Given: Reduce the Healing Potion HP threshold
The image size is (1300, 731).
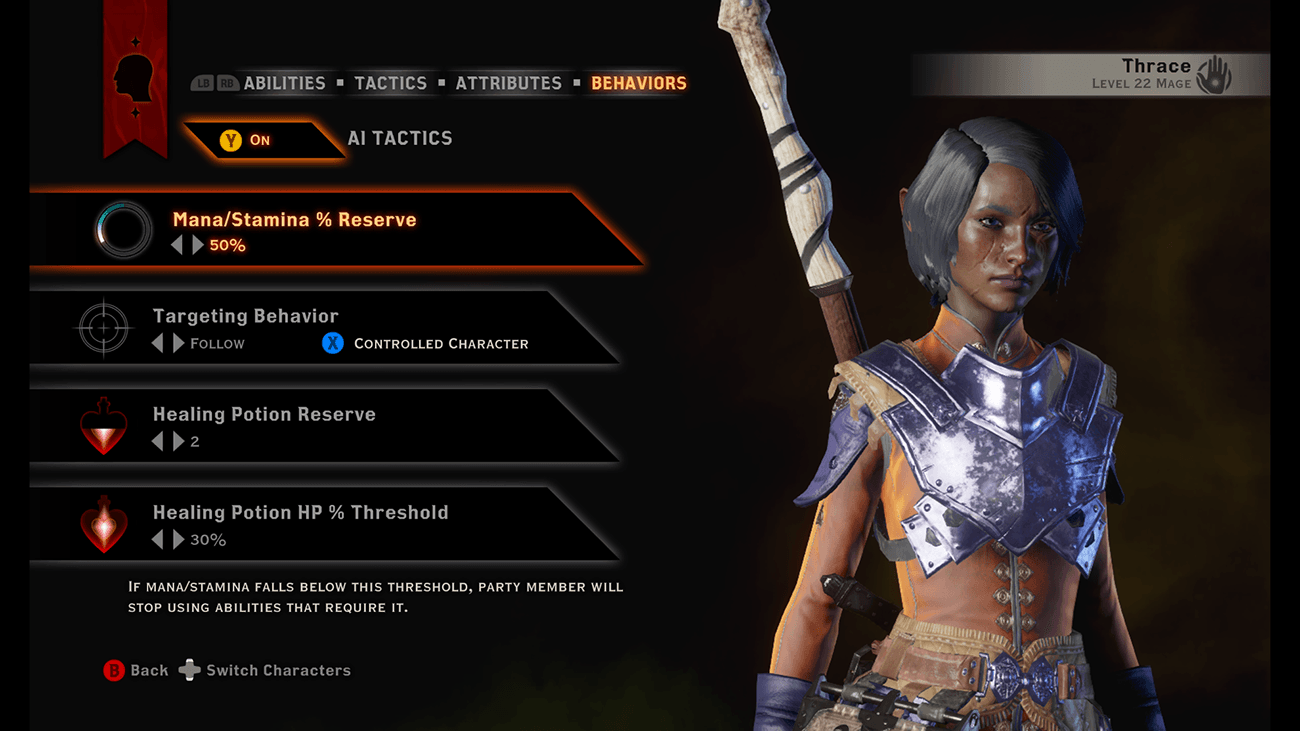Looking at the screenshot, I should (157, 540).
